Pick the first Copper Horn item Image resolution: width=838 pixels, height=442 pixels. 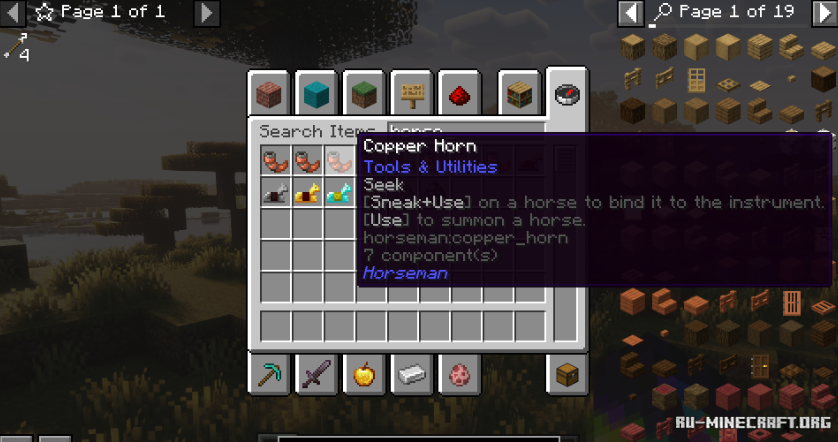[x=276, y=160]
